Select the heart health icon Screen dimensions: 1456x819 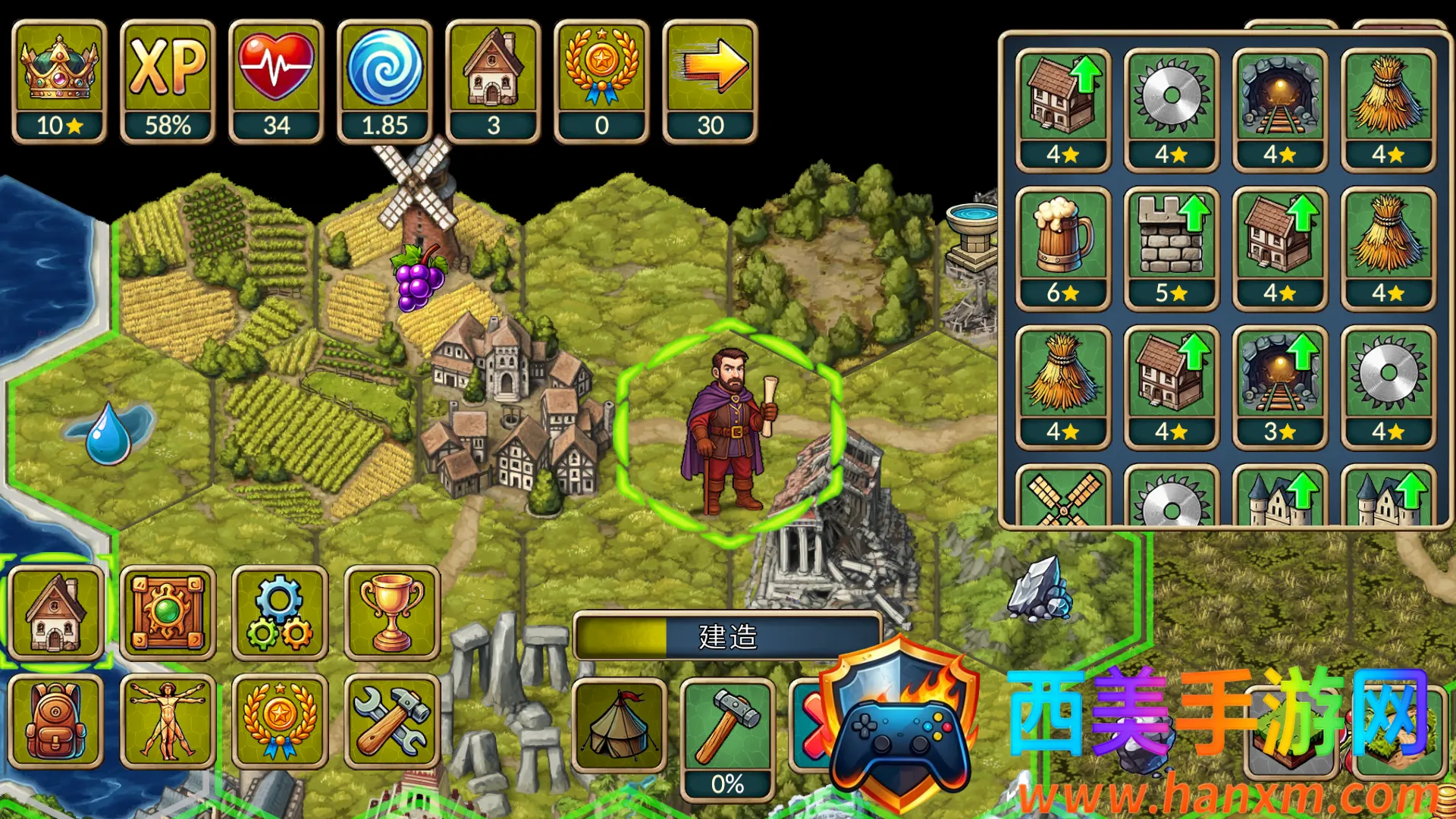tap(276, 81)
